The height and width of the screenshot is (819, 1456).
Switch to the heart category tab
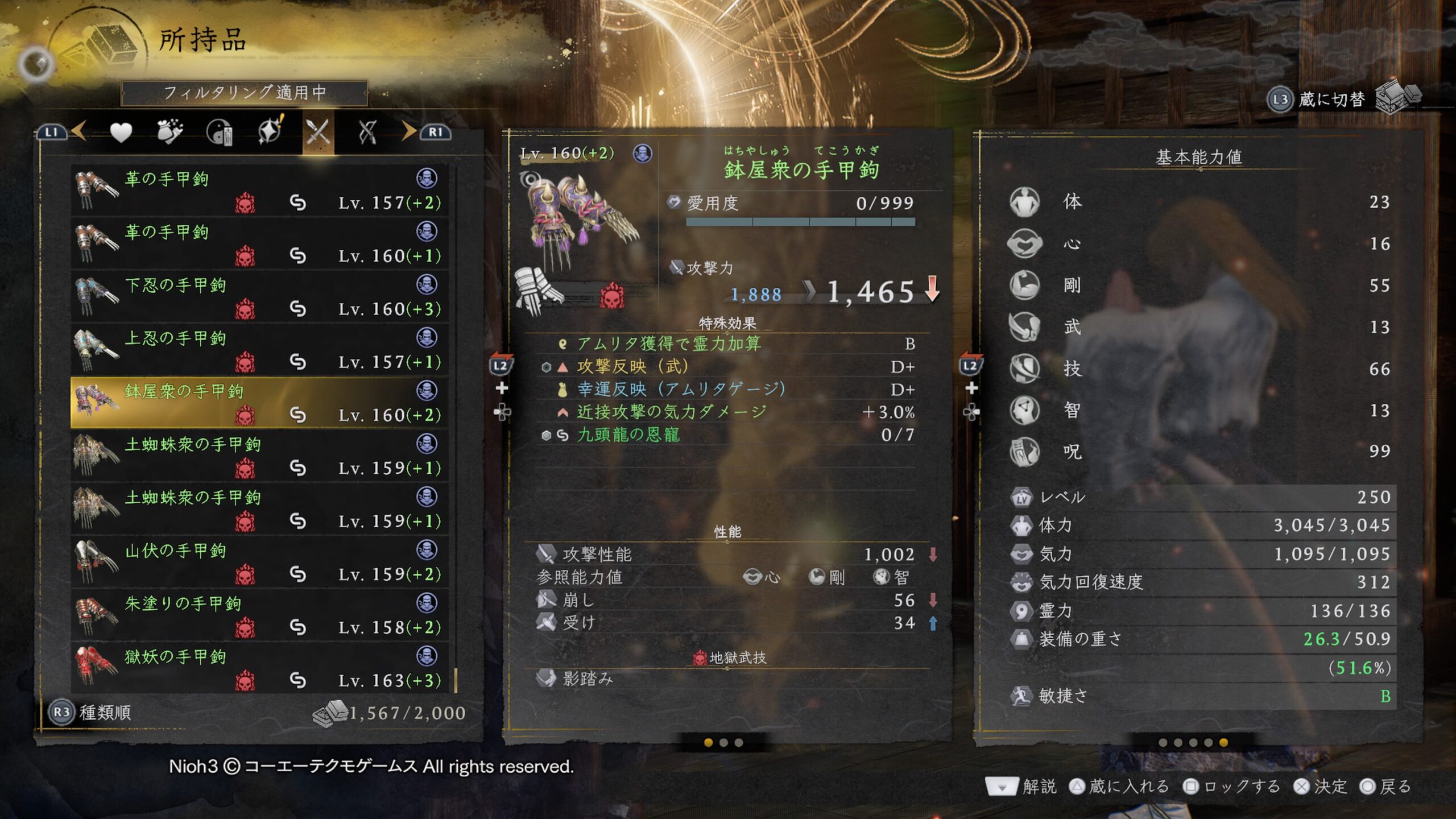tap(121, 133)
